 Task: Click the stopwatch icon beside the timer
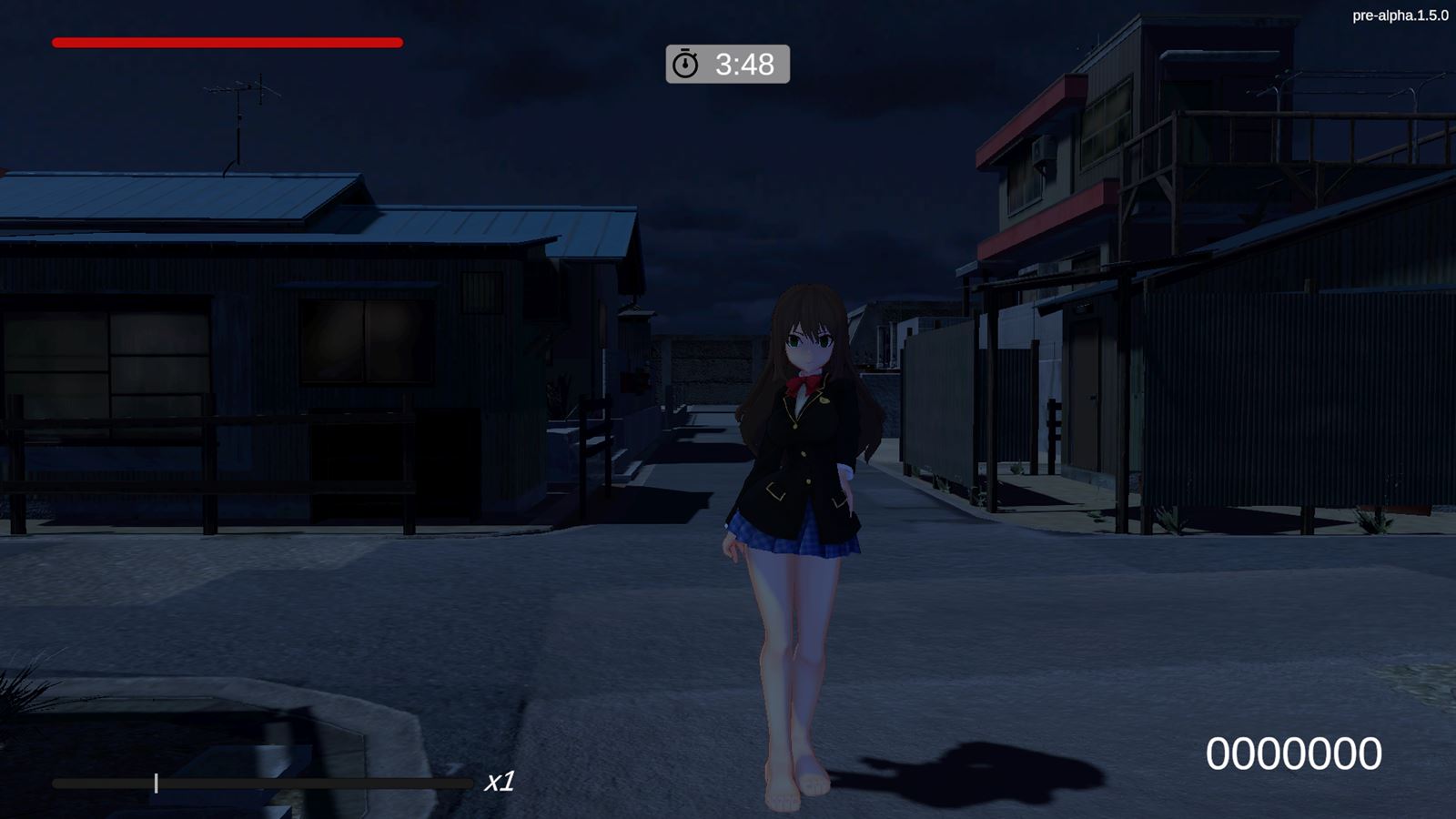[685, 65]
